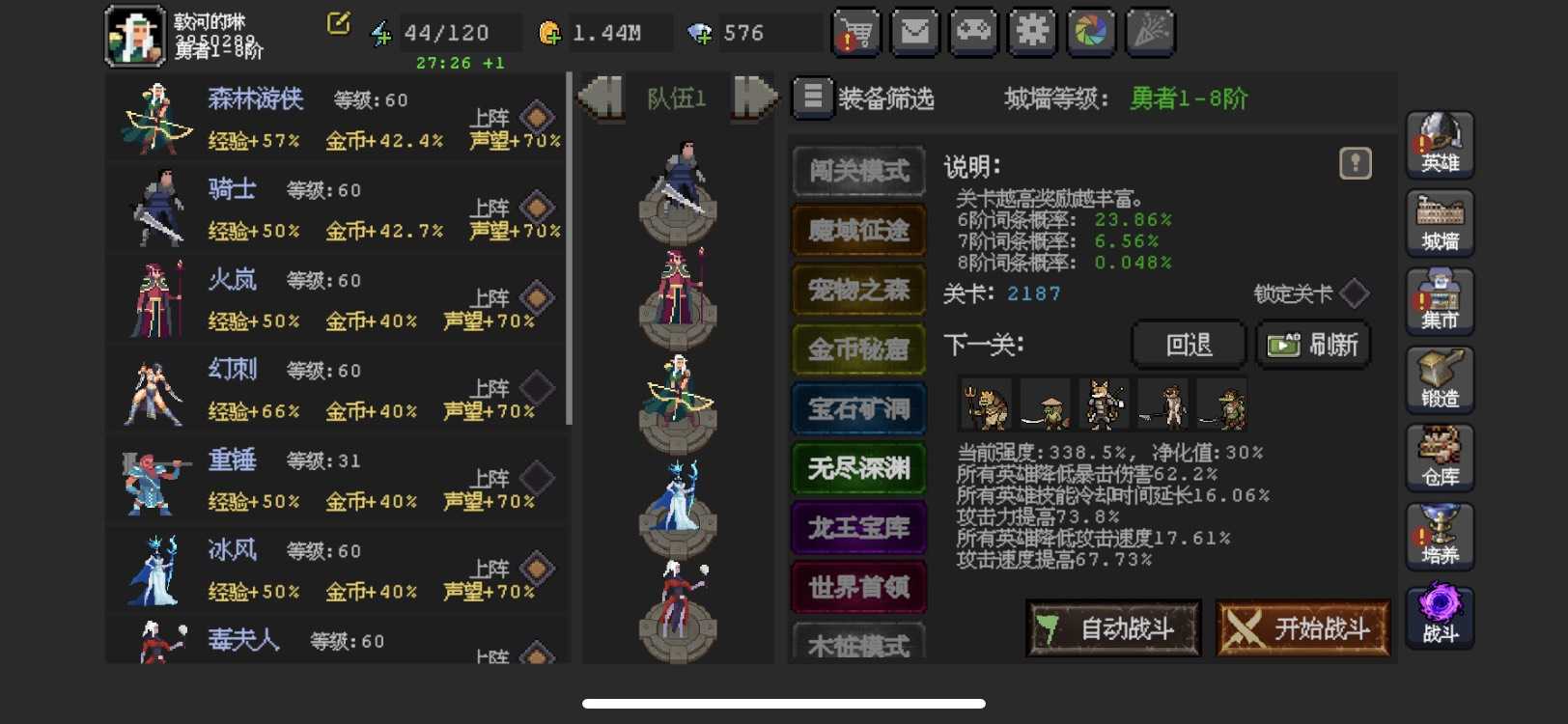The image size is (1568, 724).
Task: Open the settings gear icon
Action: point(1031,32)
